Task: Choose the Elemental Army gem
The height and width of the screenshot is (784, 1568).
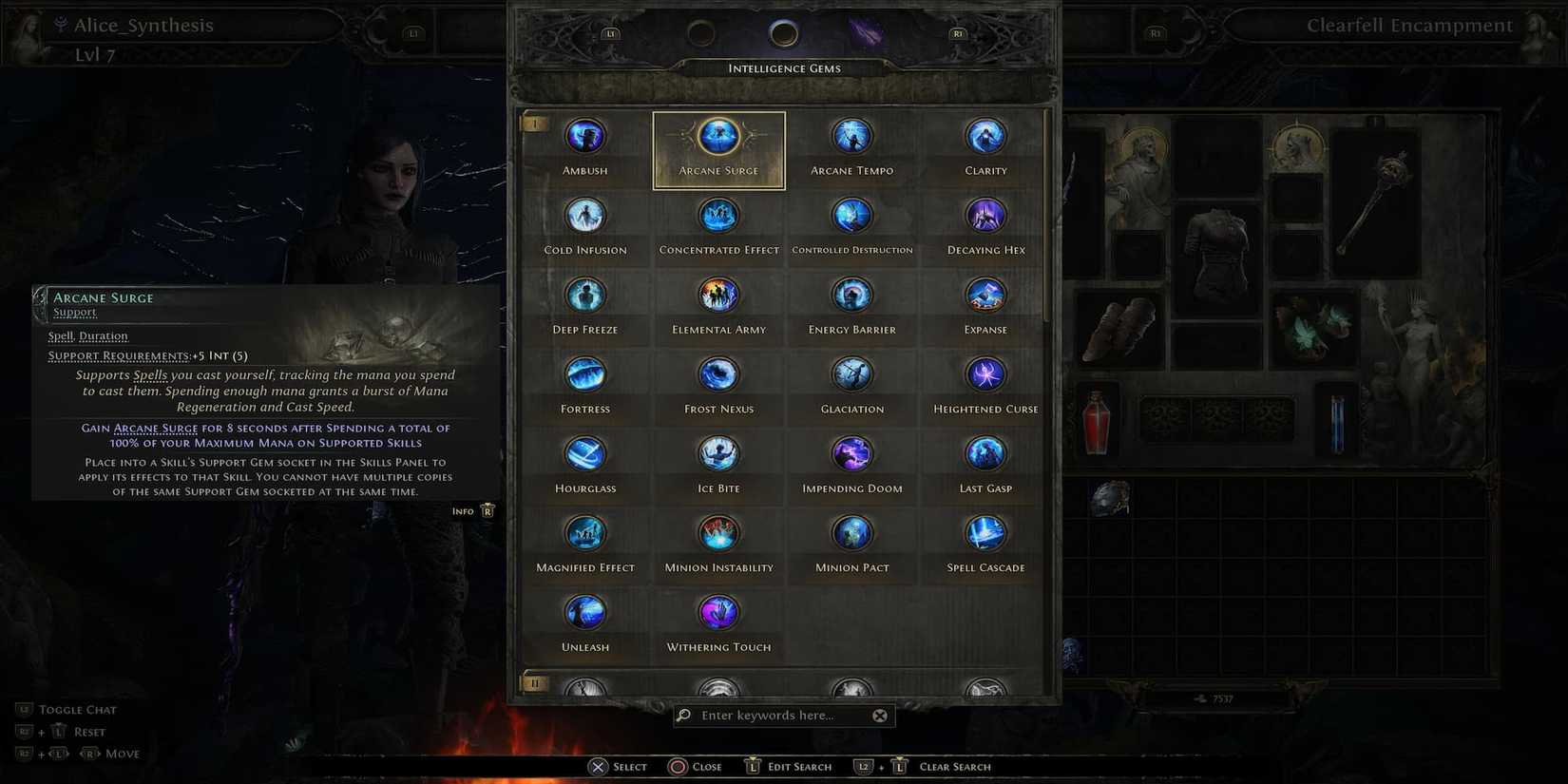Action: [x=718, y=295]
